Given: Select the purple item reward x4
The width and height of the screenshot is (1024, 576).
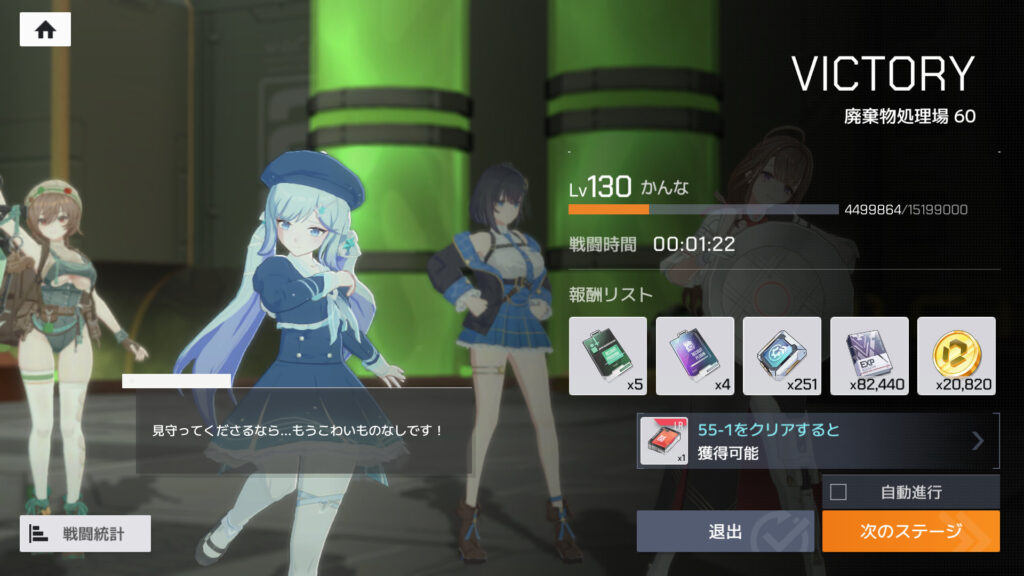Looking at the screenshot, I should 695,356.
